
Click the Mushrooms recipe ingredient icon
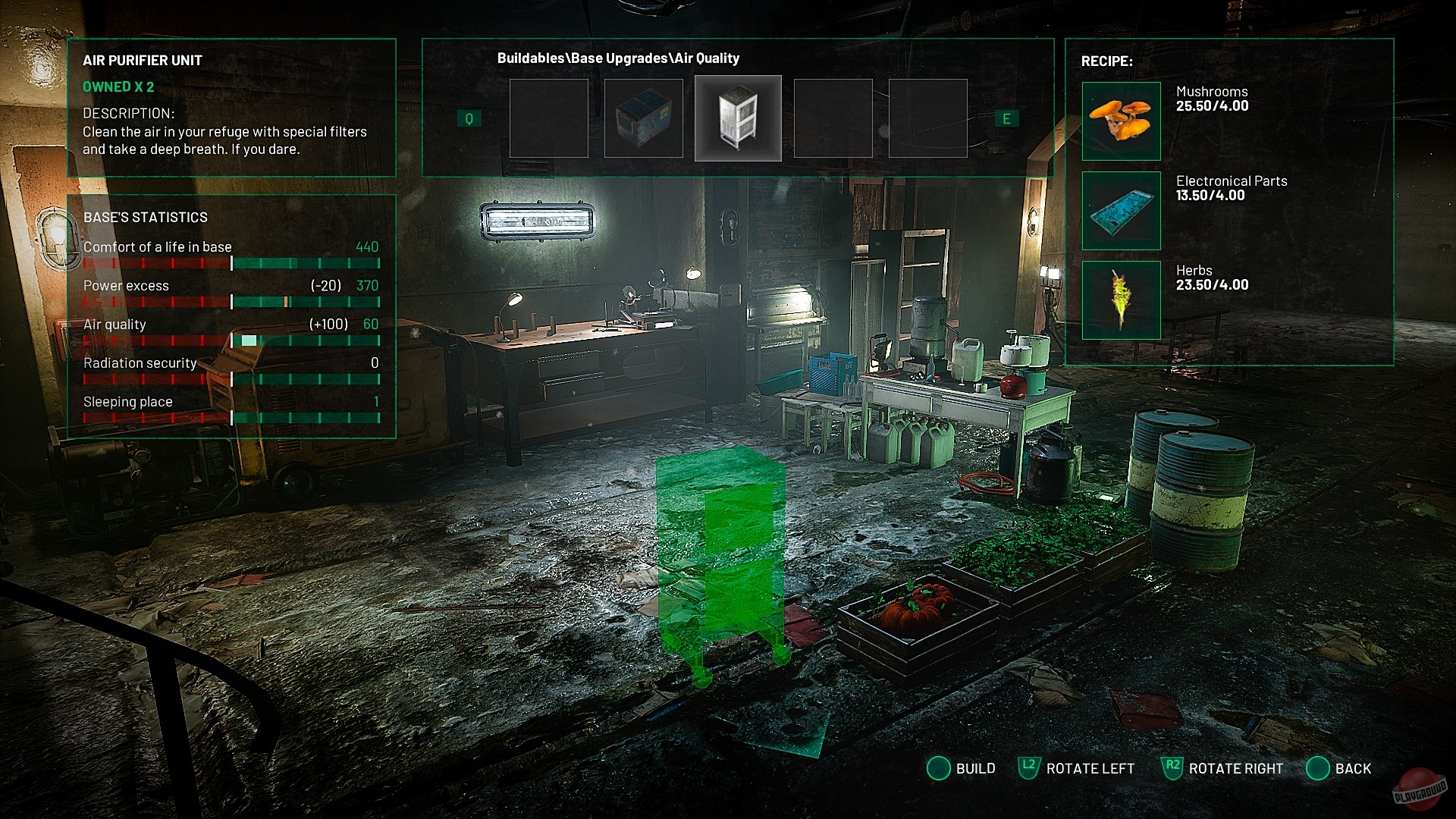(1121, 121)
